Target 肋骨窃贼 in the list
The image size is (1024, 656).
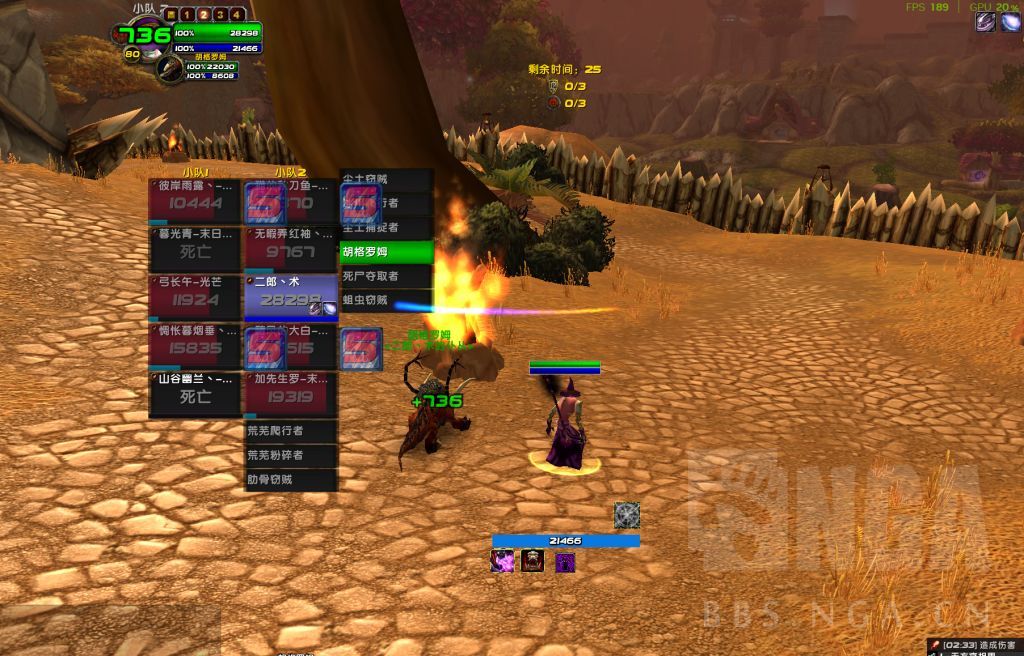click(x=291, y=479)
